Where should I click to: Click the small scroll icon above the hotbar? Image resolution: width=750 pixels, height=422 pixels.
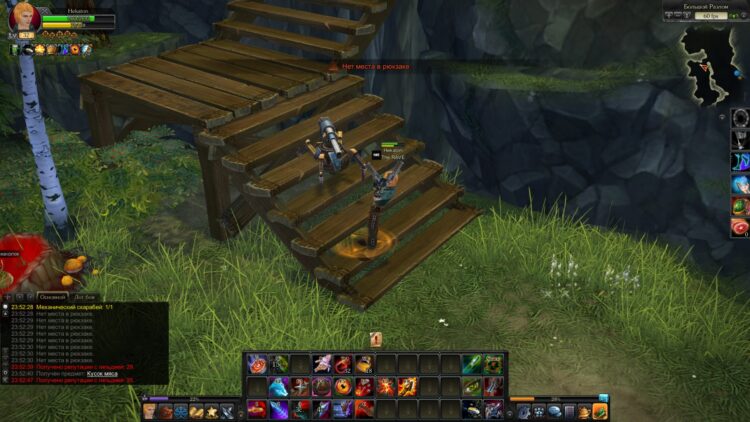tap(376, 339)
